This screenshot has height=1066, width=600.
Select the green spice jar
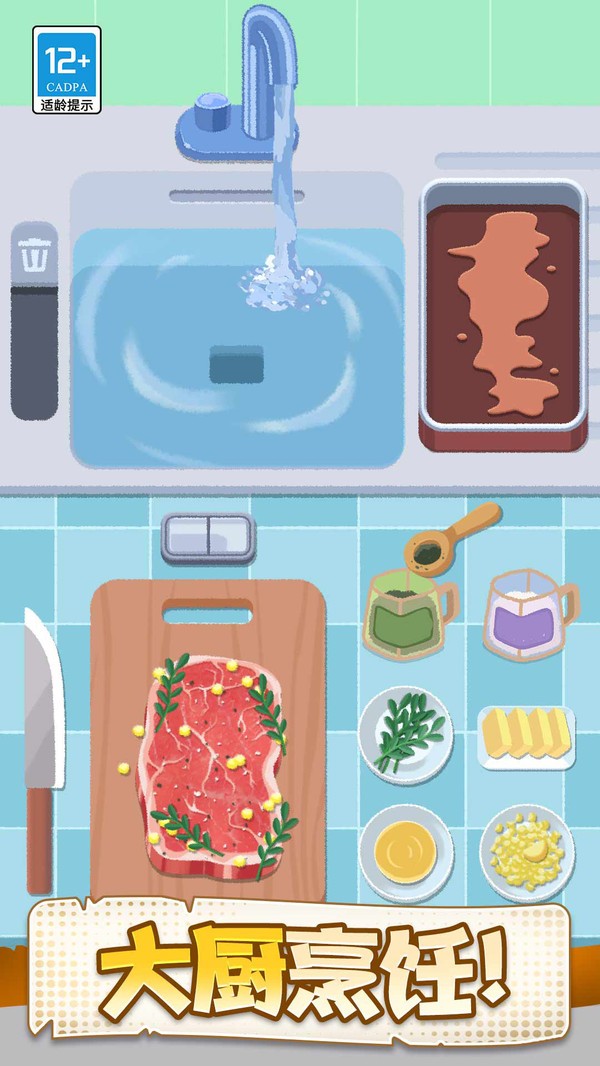(x=405, y=615)
